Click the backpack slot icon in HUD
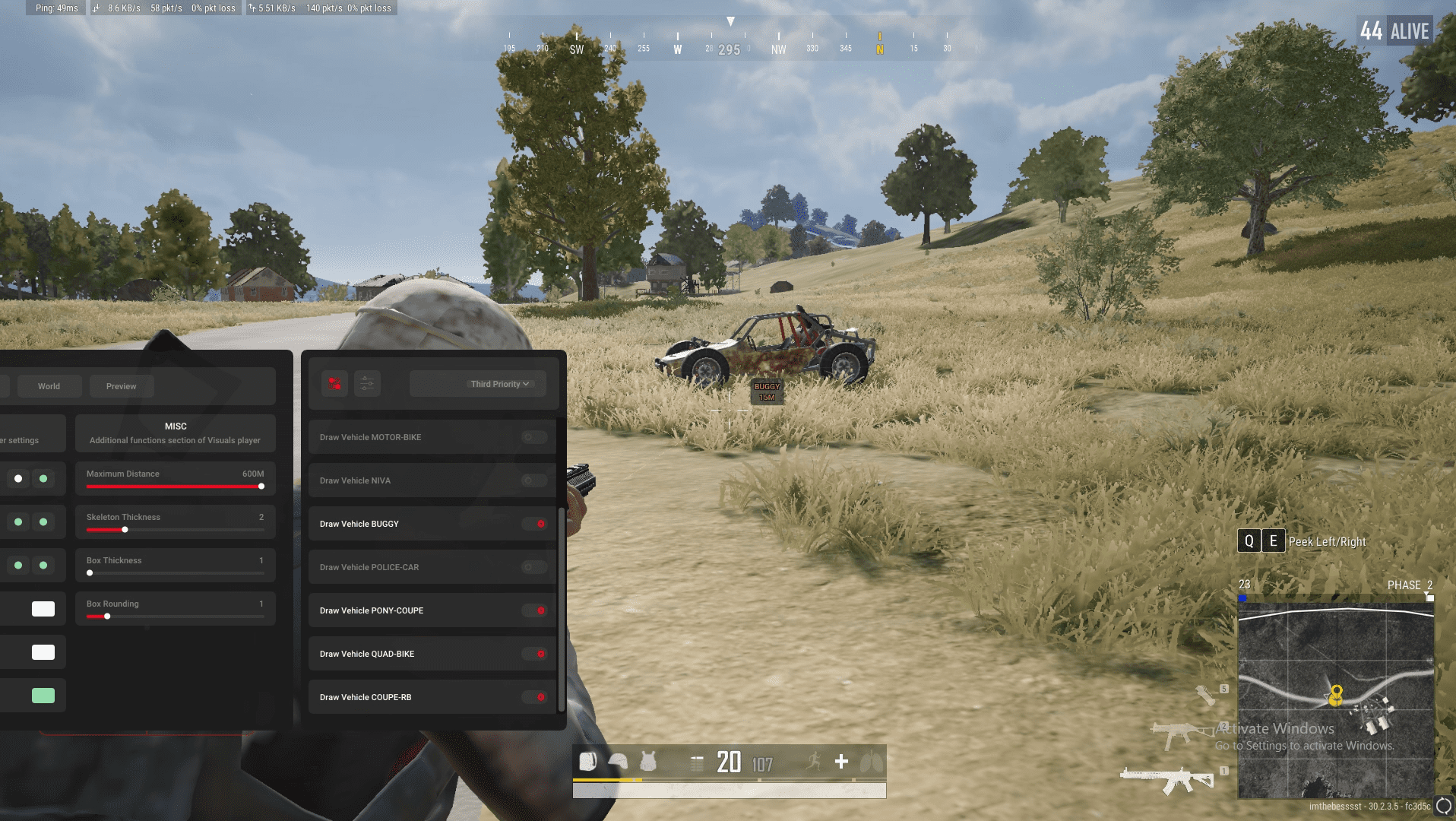Image resolution: width=1456 pixels, height=821 pixels. (x=587, y=761)
